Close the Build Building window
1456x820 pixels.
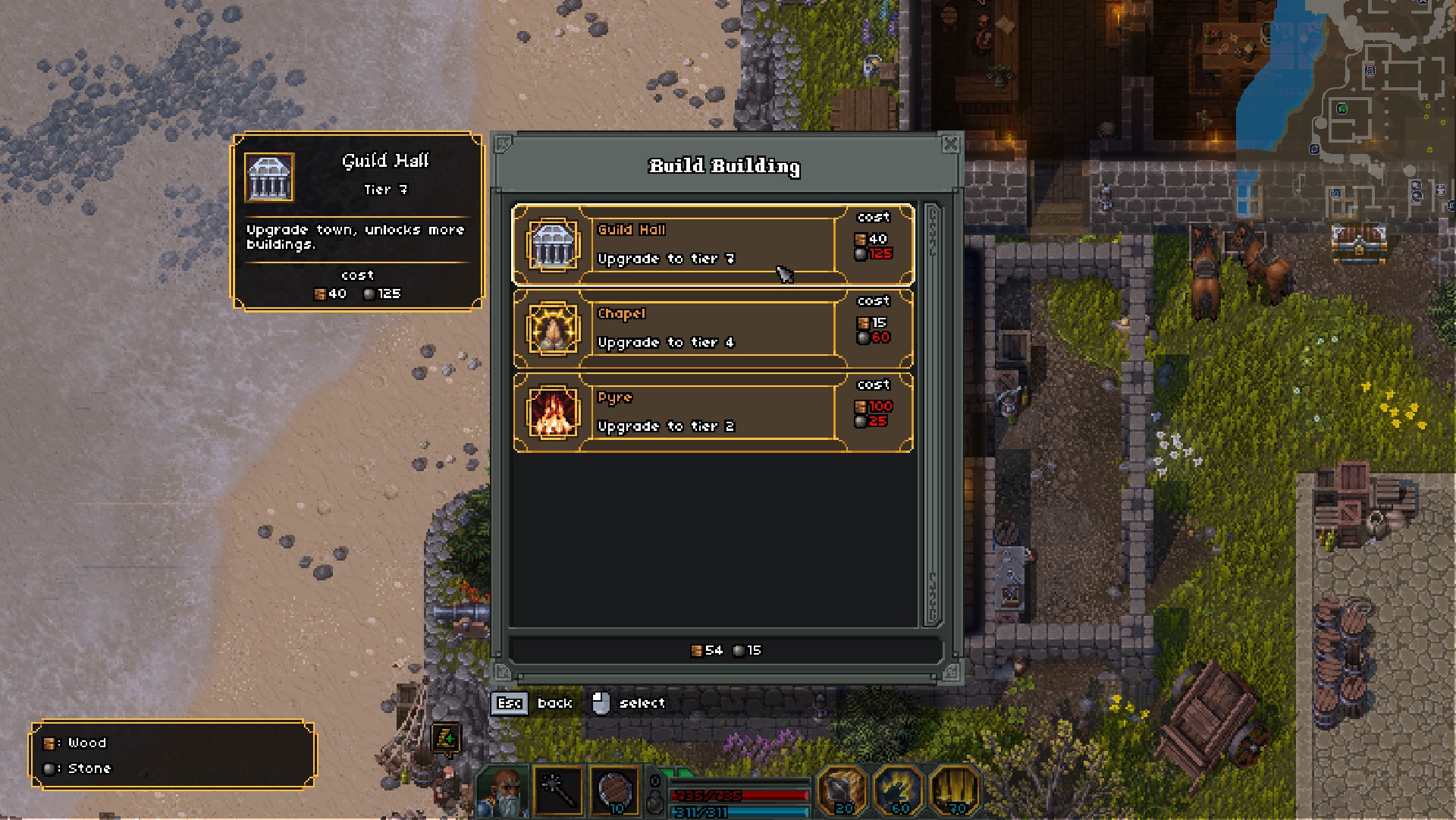(x=950, y=143)
